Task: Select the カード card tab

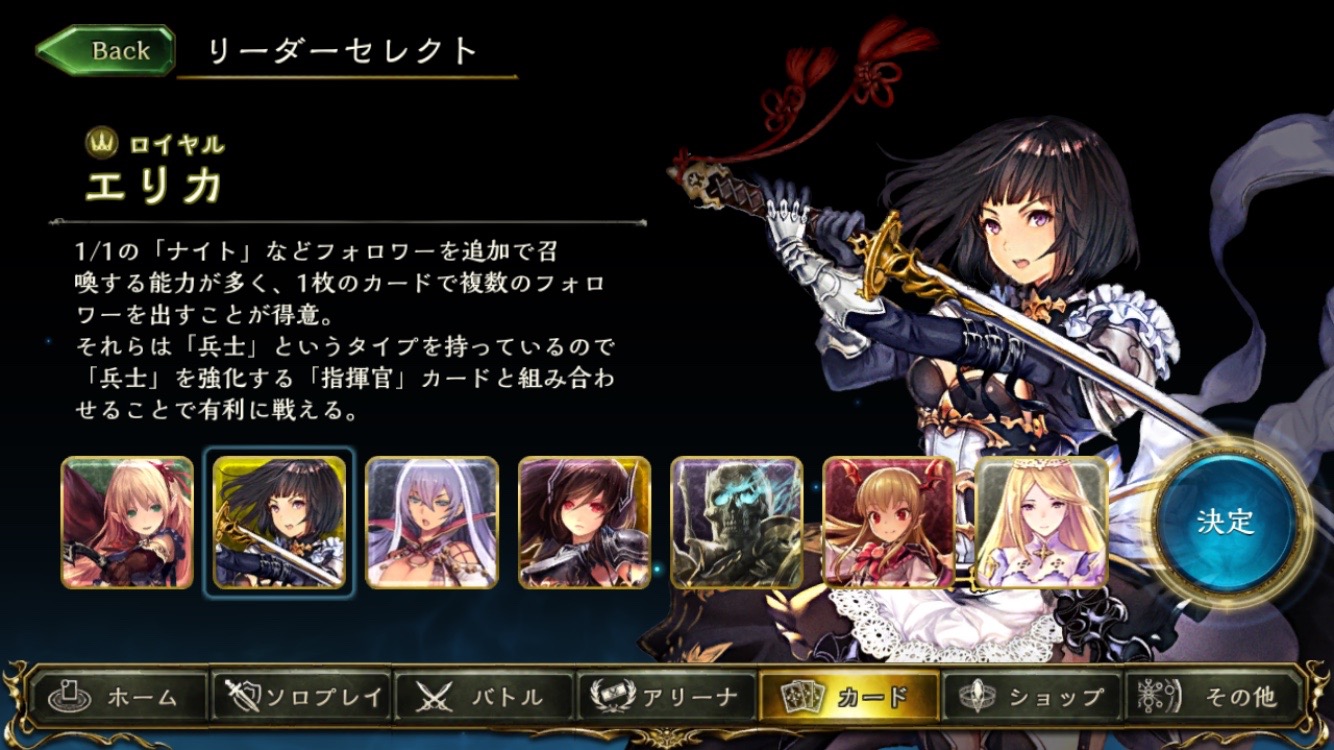Action: tap(849, 696)
